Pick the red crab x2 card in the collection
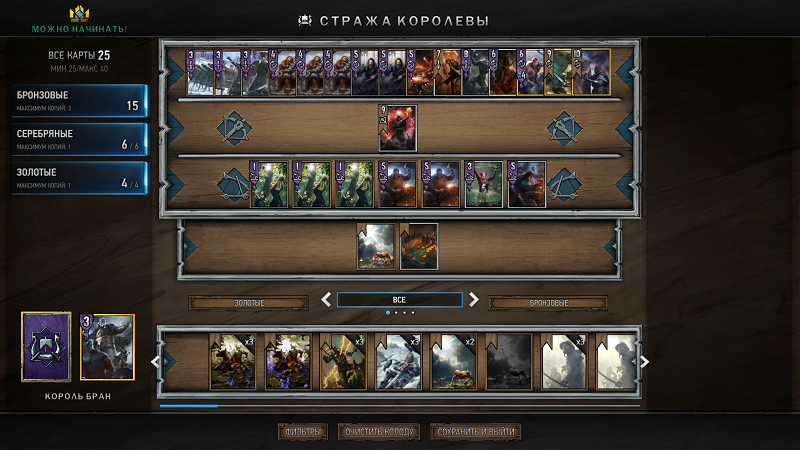Image resolution: width=800 pixels, height=450 pixels. pyautogui.click(x=454, y=361)
